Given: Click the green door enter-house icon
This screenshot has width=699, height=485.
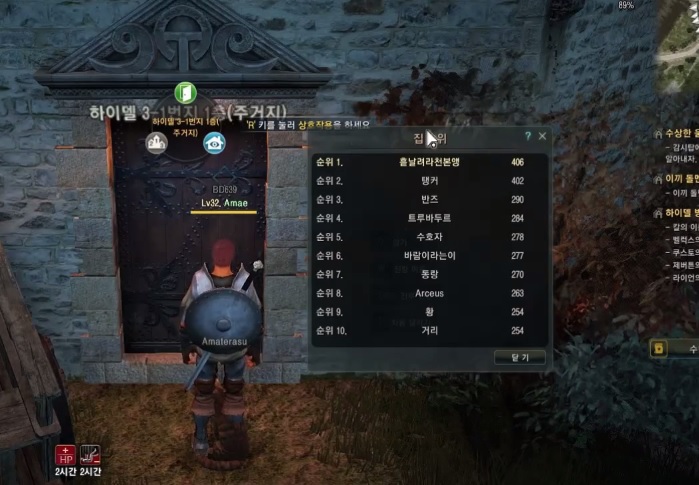Looking at the screenshot, I should pyautogui.click(x=185, y=93).
